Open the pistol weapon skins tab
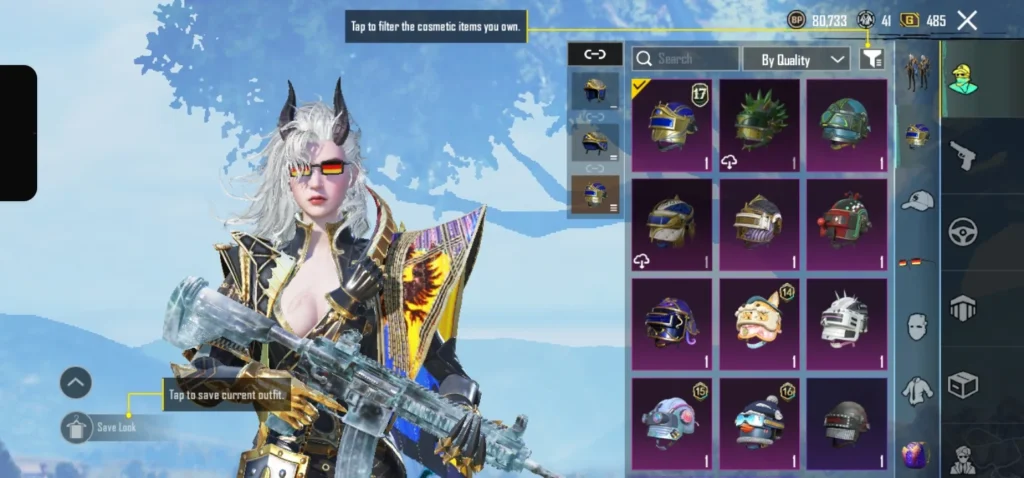Screen dimensions: 1024x478 point(962,155)
